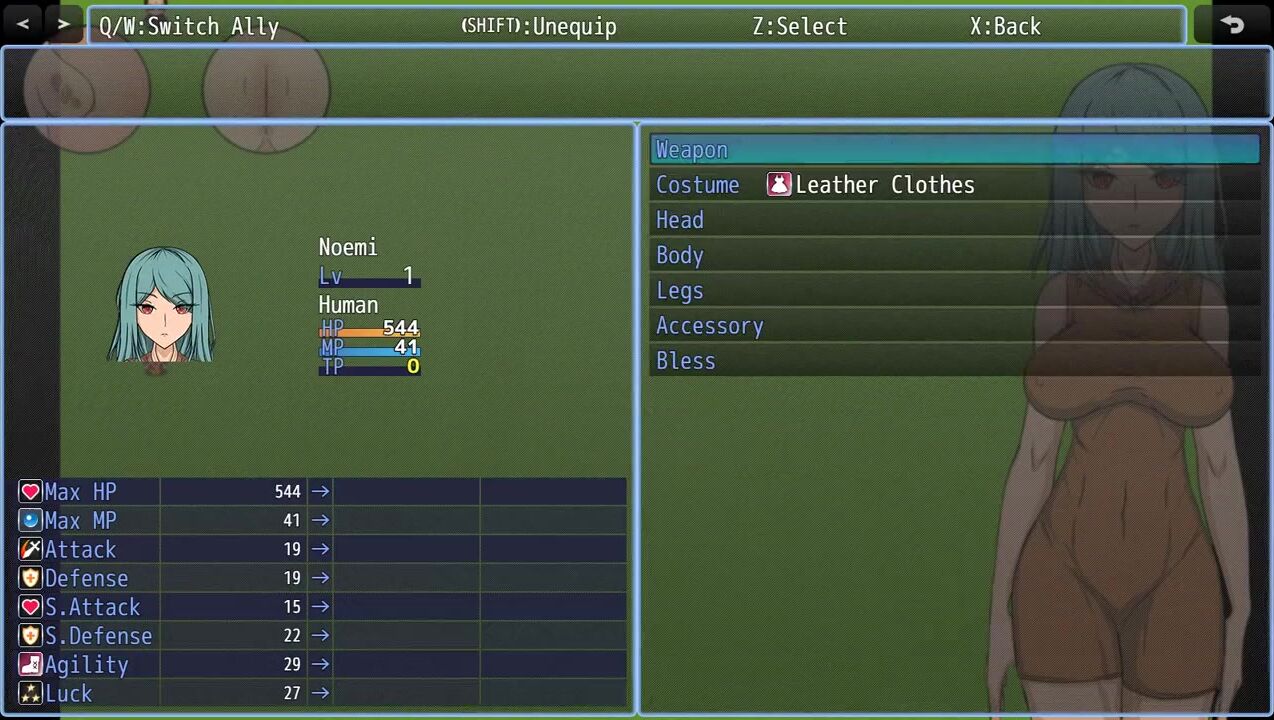Choose the Head equipment slot
The height and width of the screenshot is (720, 1274).
click(x=954, y=220)
